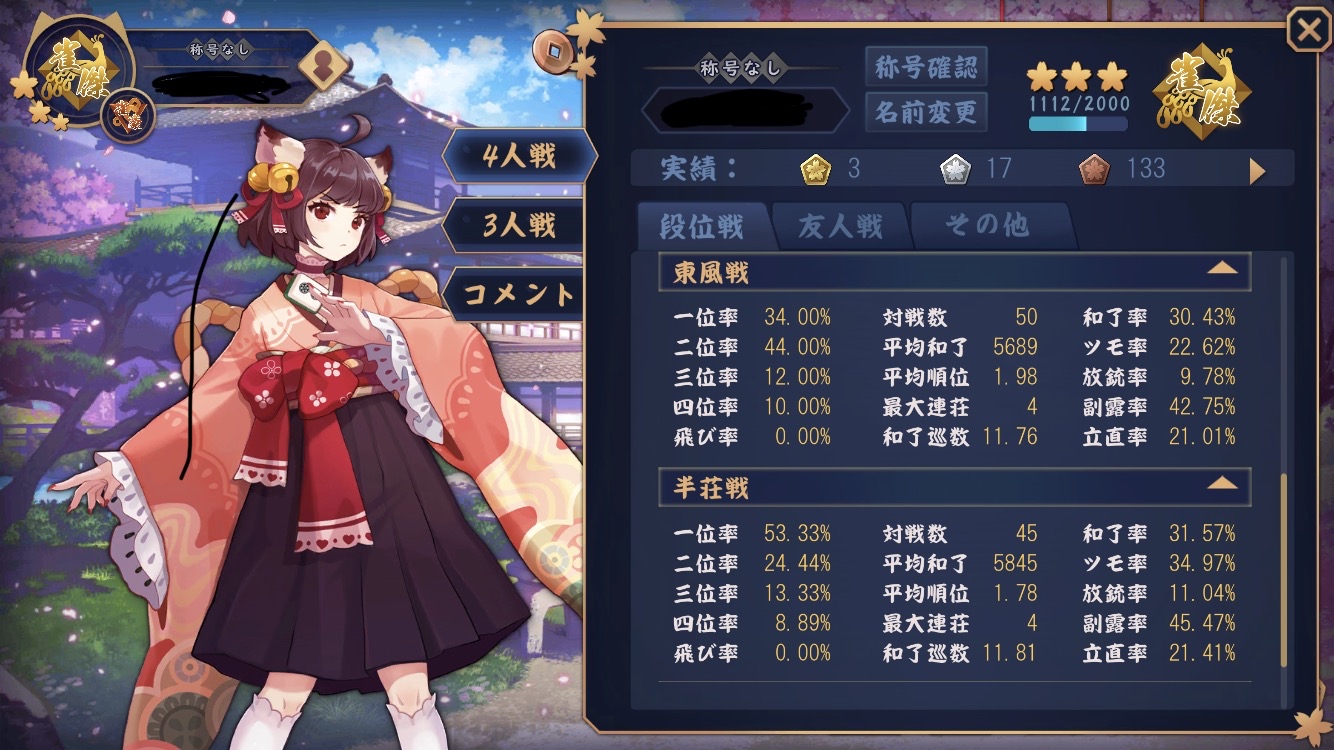The width and height of the screenshot is (1334, 750).
Task: Click the 名前変更 name change button
Action: click(x=925, y=111)
